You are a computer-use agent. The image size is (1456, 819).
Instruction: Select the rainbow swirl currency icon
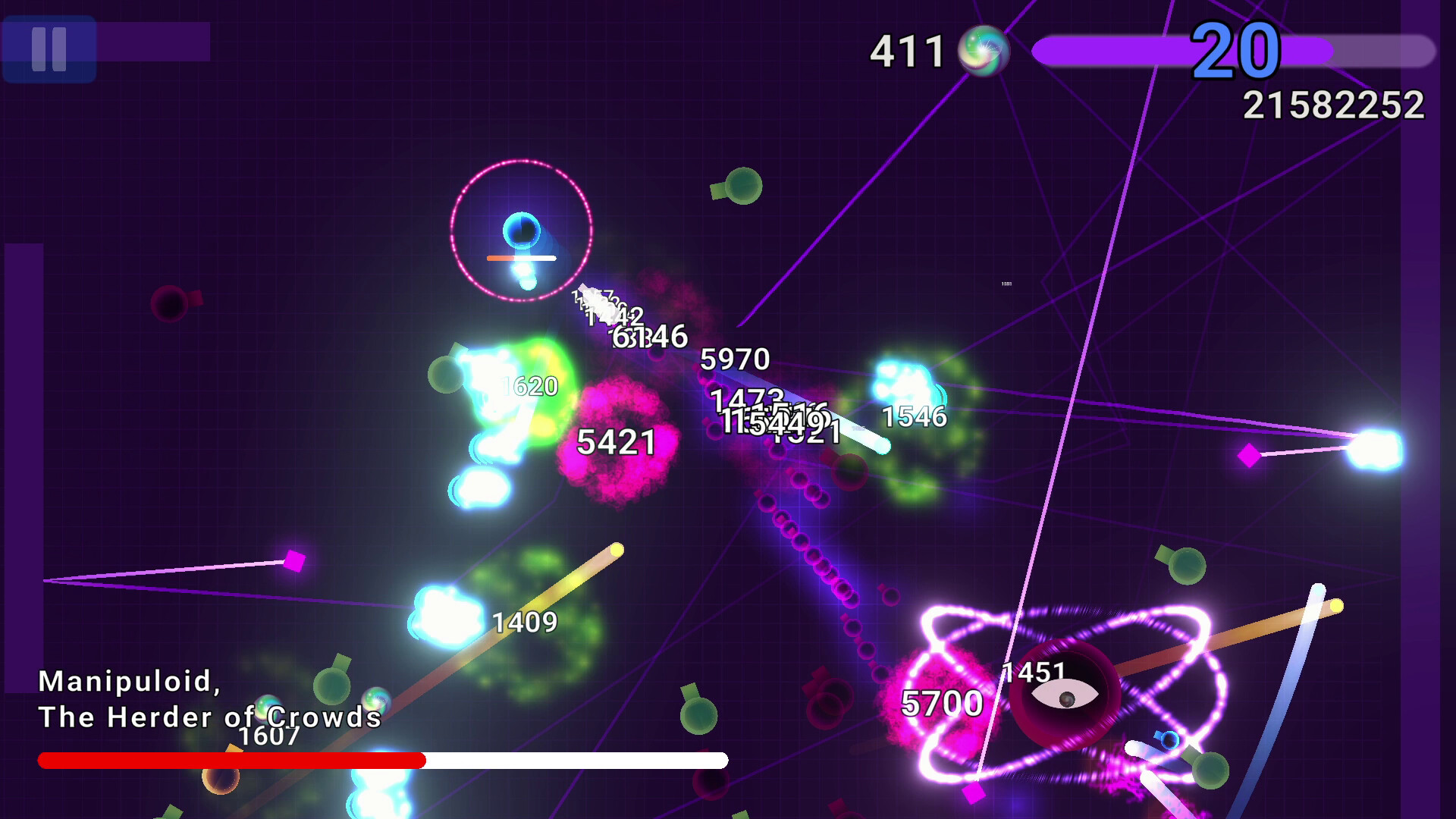coord(985,53)
